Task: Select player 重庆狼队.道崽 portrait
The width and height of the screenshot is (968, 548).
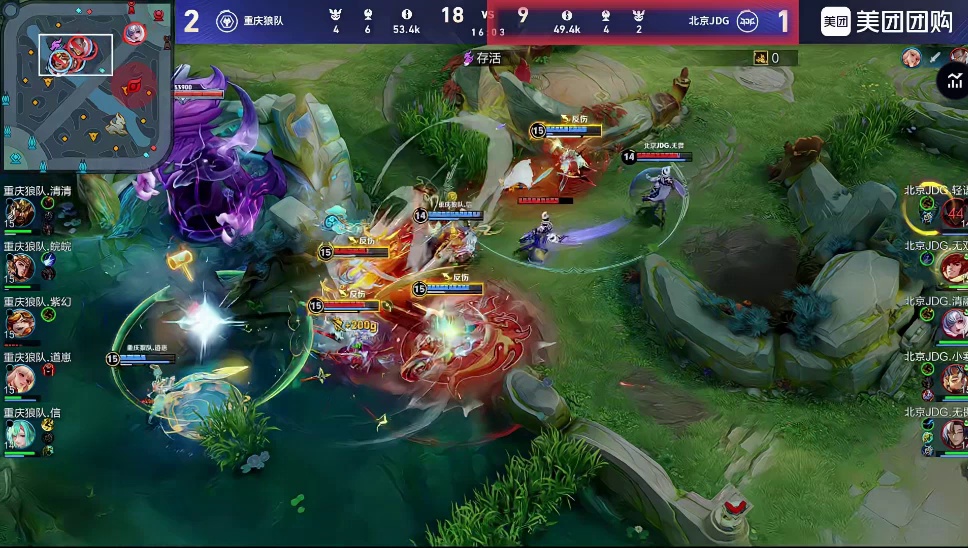Action: click(19, 378)
